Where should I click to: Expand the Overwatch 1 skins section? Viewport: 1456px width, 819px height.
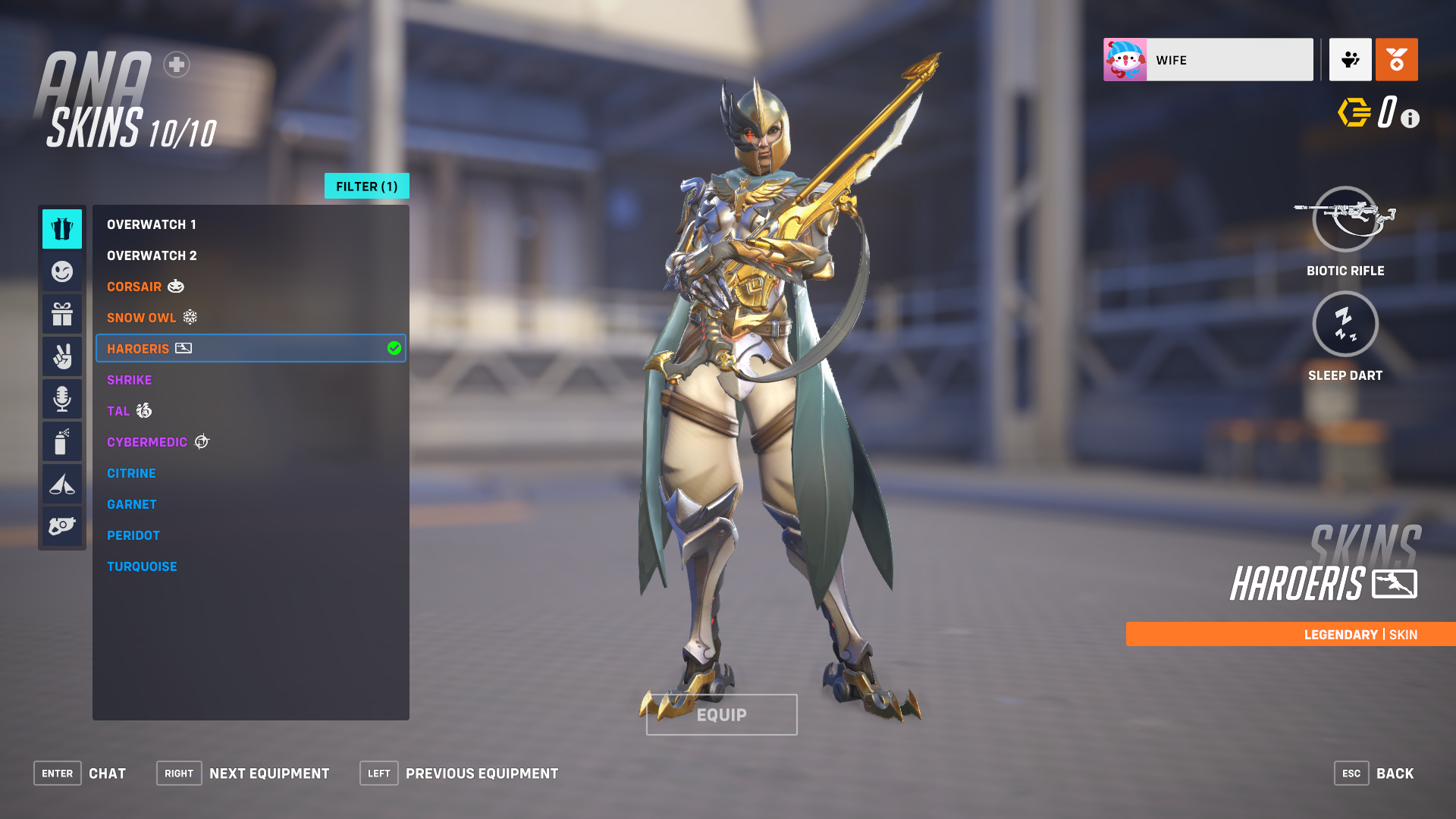152,224
